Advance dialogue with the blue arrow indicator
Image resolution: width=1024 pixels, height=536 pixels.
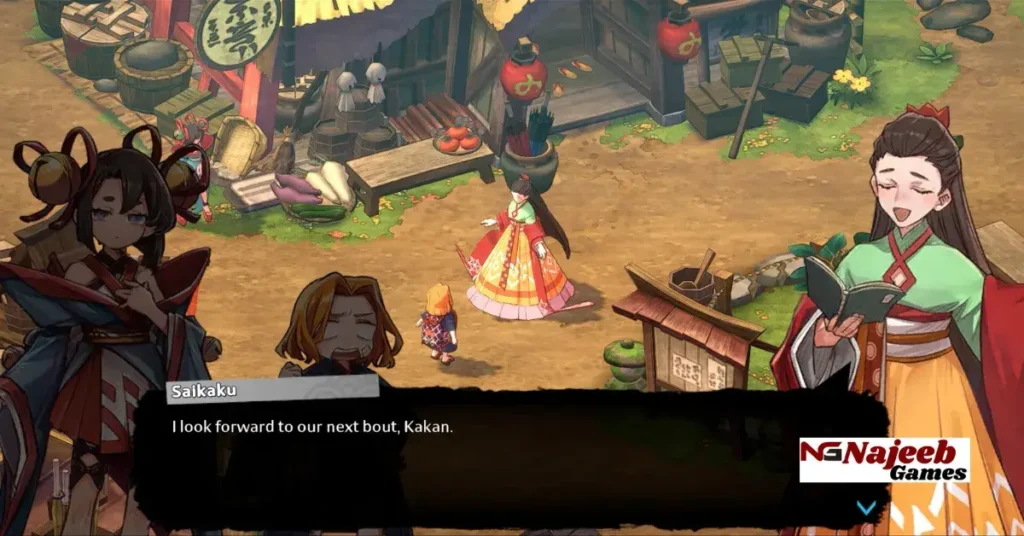866,507
